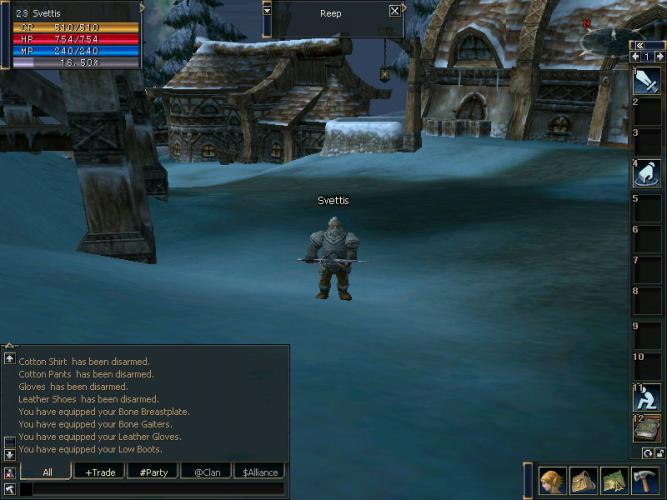Close the Reep target window
Image resolution: width=667 pixels, height=500 pixels.
pyautogui.click(x=395, y=10)
